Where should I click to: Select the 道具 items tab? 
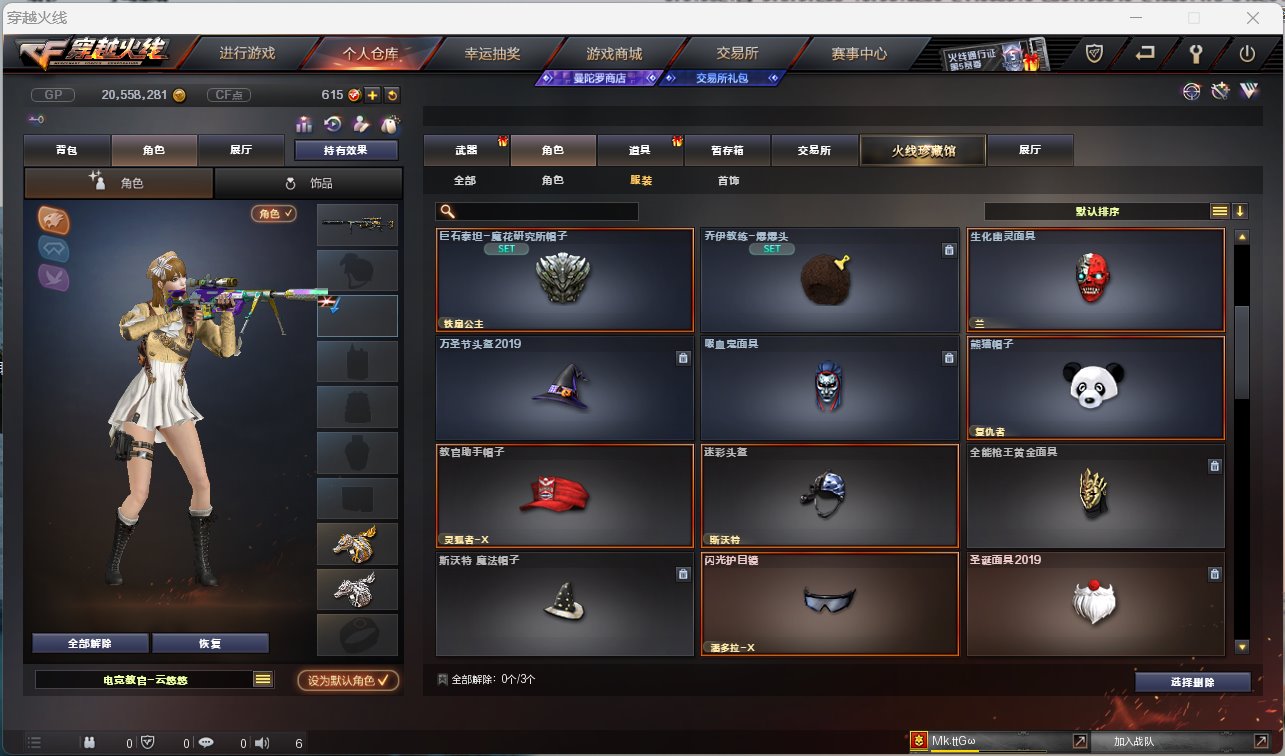(640, 150)
